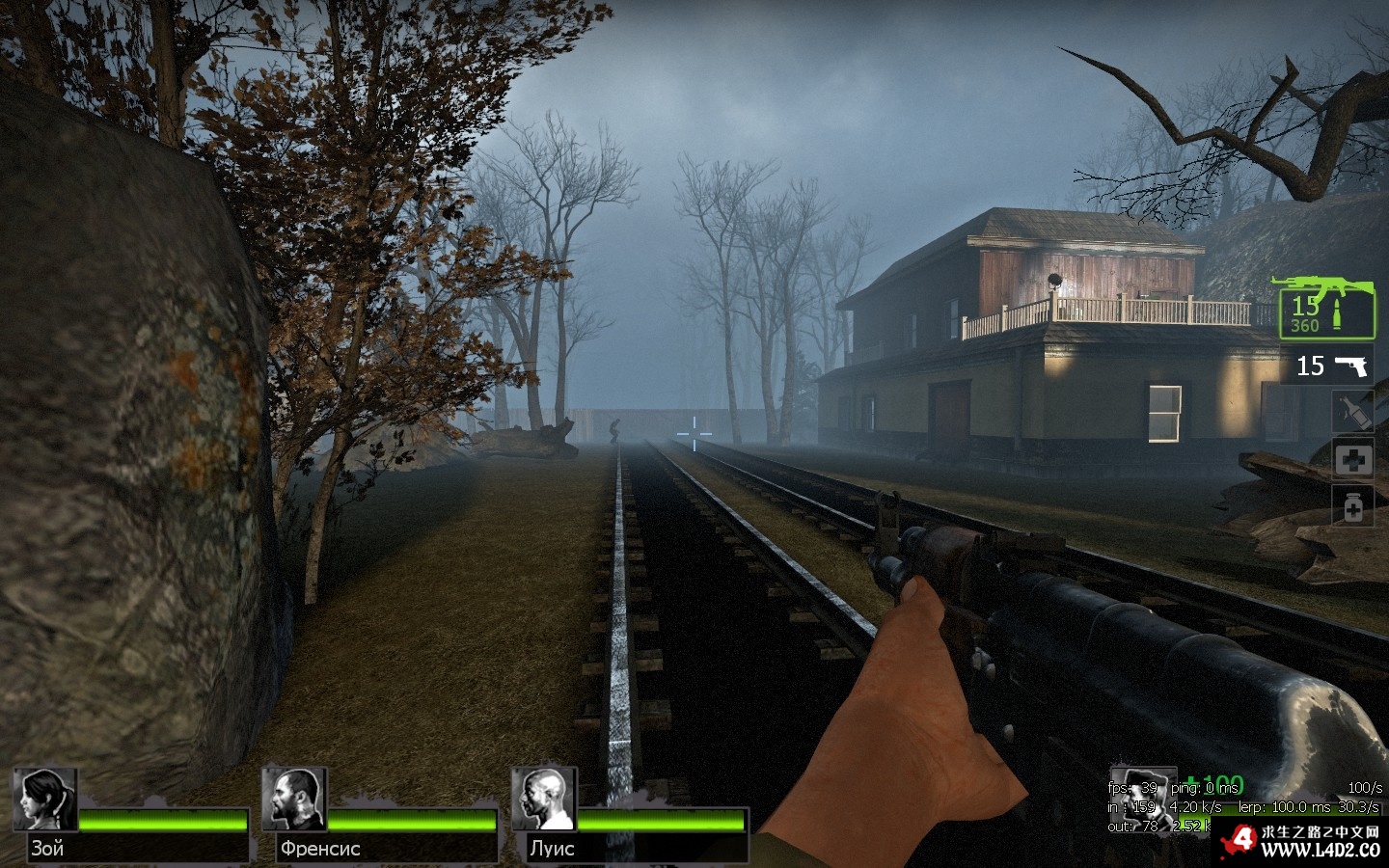The height and width of the screenshot is (868, 1389).
Task: Select the AK-47 primary weapon slot
Action: [1326, 308]
